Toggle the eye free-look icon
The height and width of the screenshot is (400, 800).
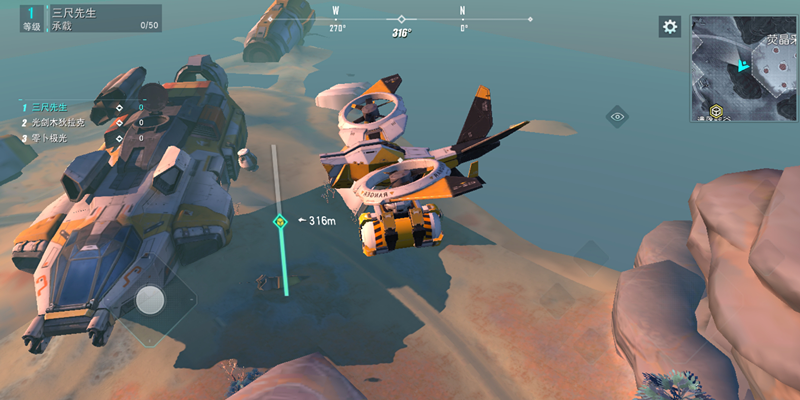click(x=617, y=116)
